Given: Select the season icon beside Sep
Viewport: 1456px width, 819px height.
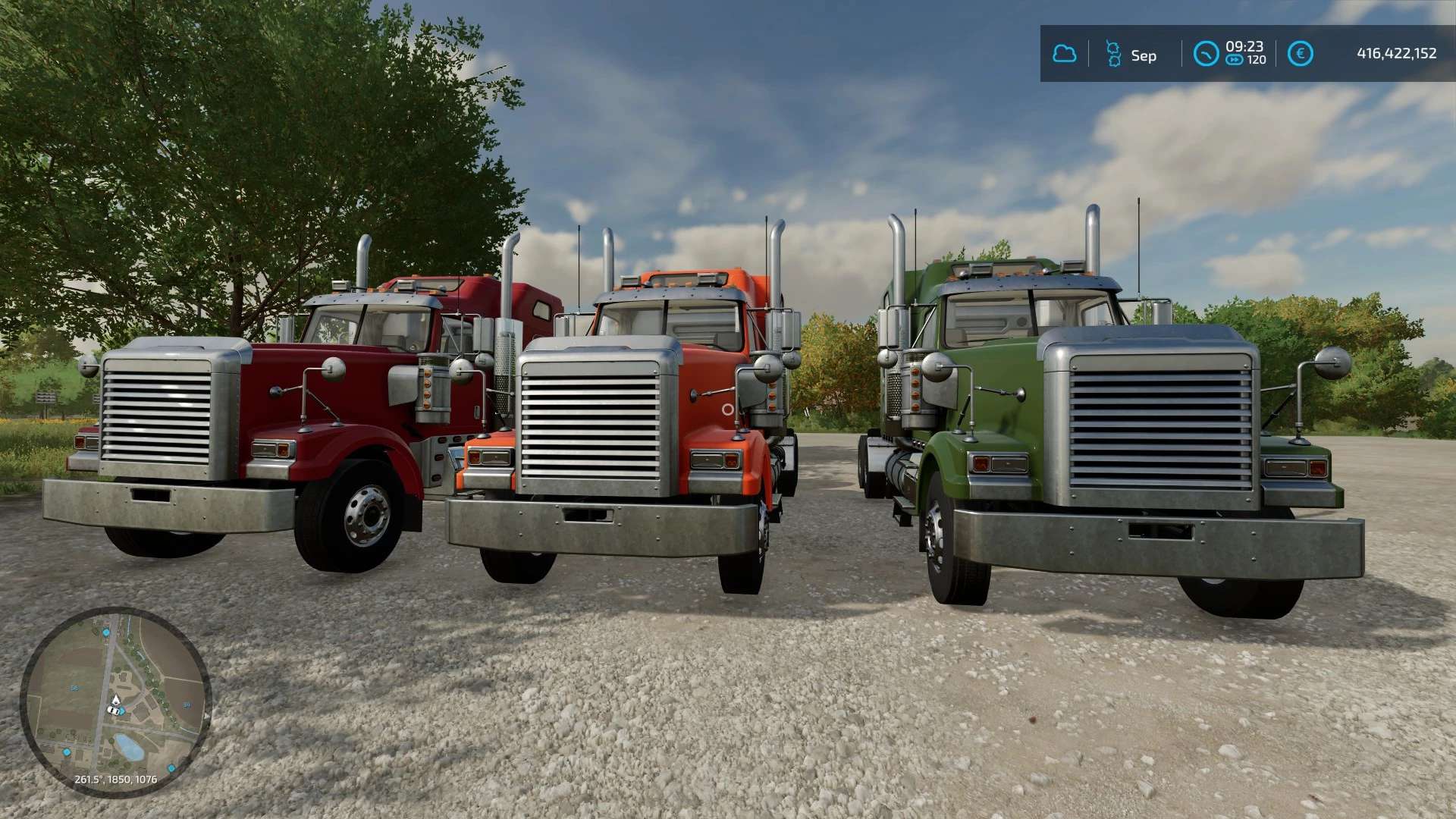Looking at the screenshot, I should [x=1113, y=54].
